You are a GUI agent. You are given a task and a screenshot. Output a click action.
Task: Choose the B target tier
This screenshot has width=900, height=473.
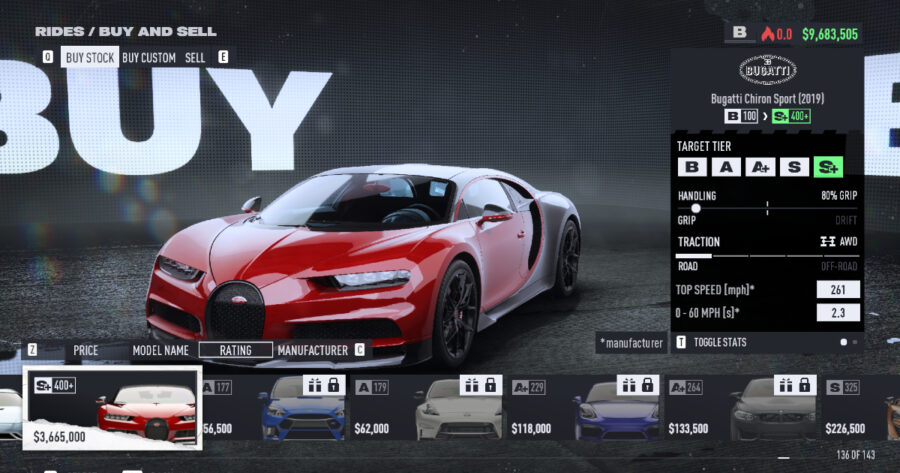click(692, 167)
